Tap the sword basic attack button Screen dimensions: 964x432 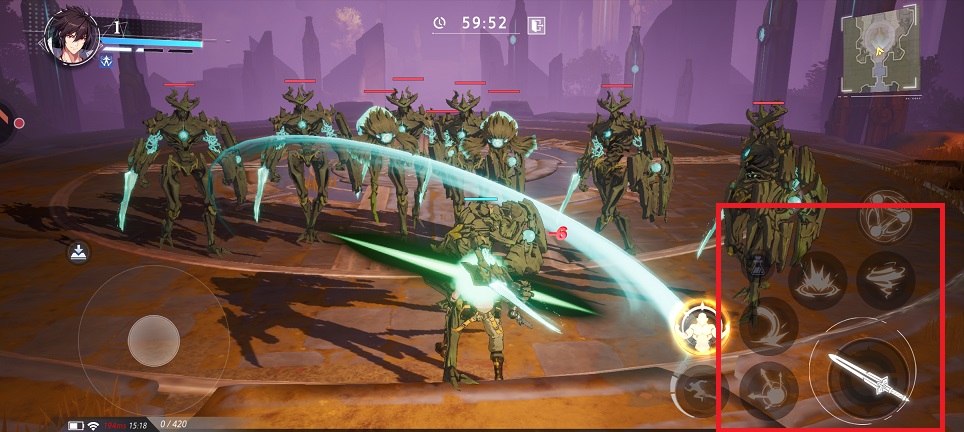click(863, 378)
